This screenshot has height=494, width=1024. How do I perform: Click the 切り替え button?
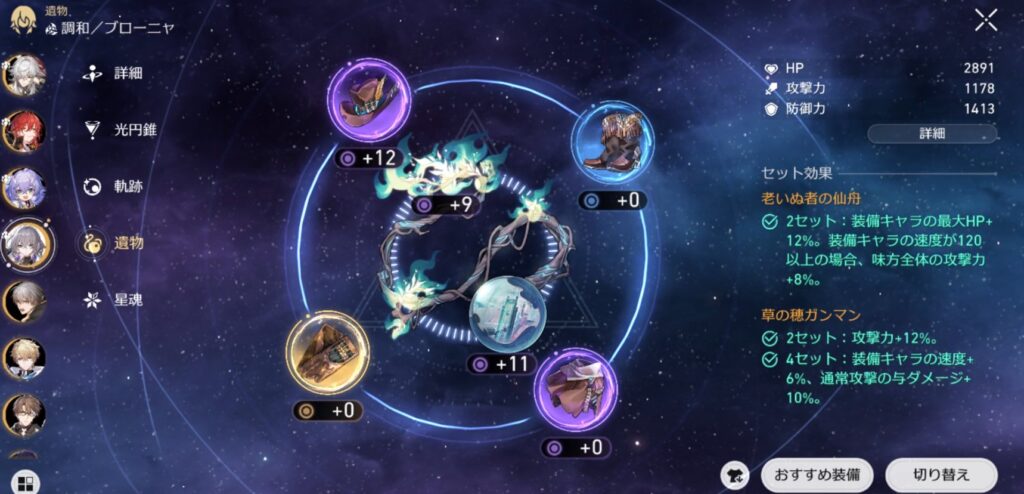pyautogui.click(x=940, y=474)
